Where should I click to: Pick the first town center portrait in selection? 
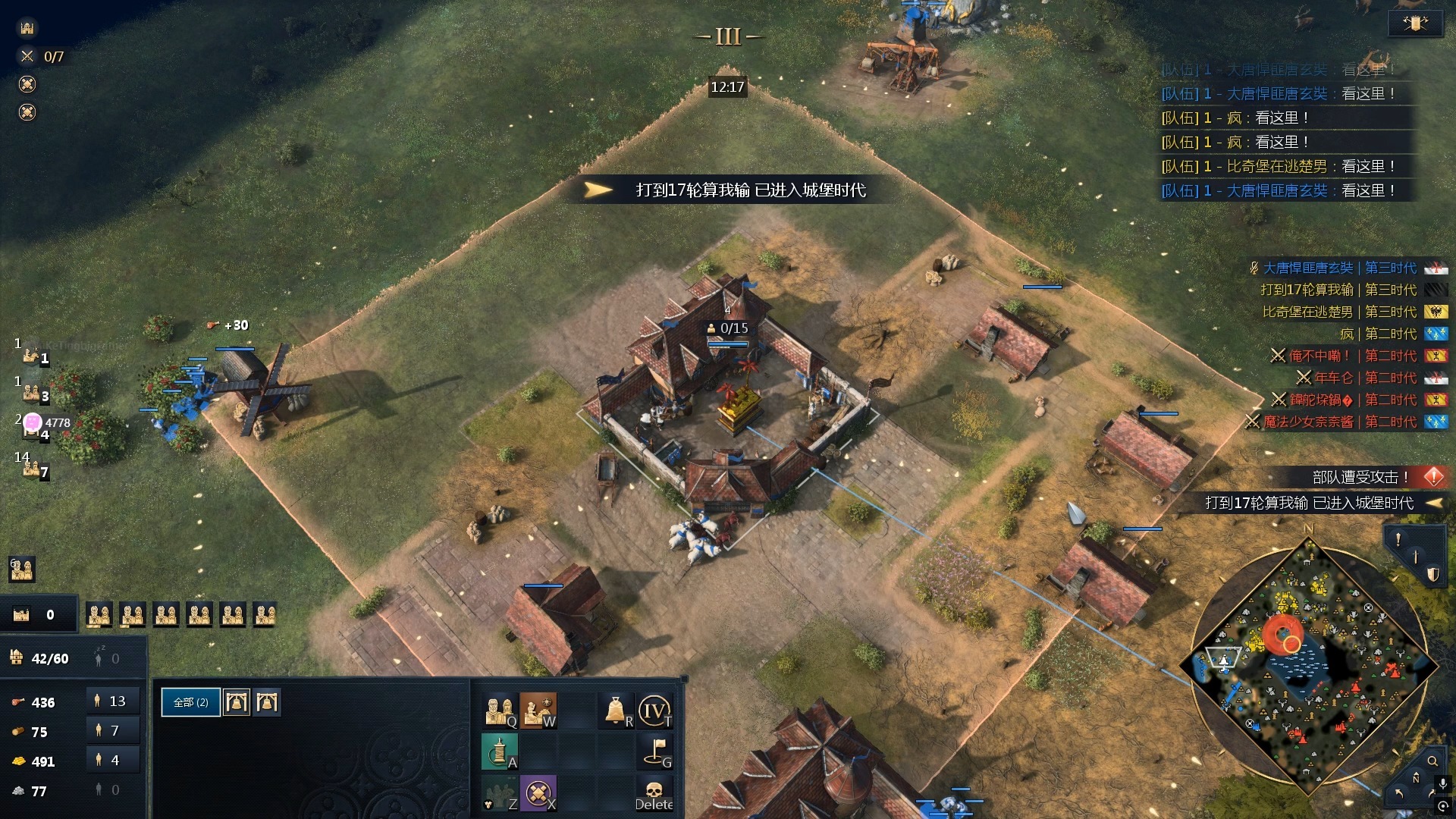pos(237,702)
